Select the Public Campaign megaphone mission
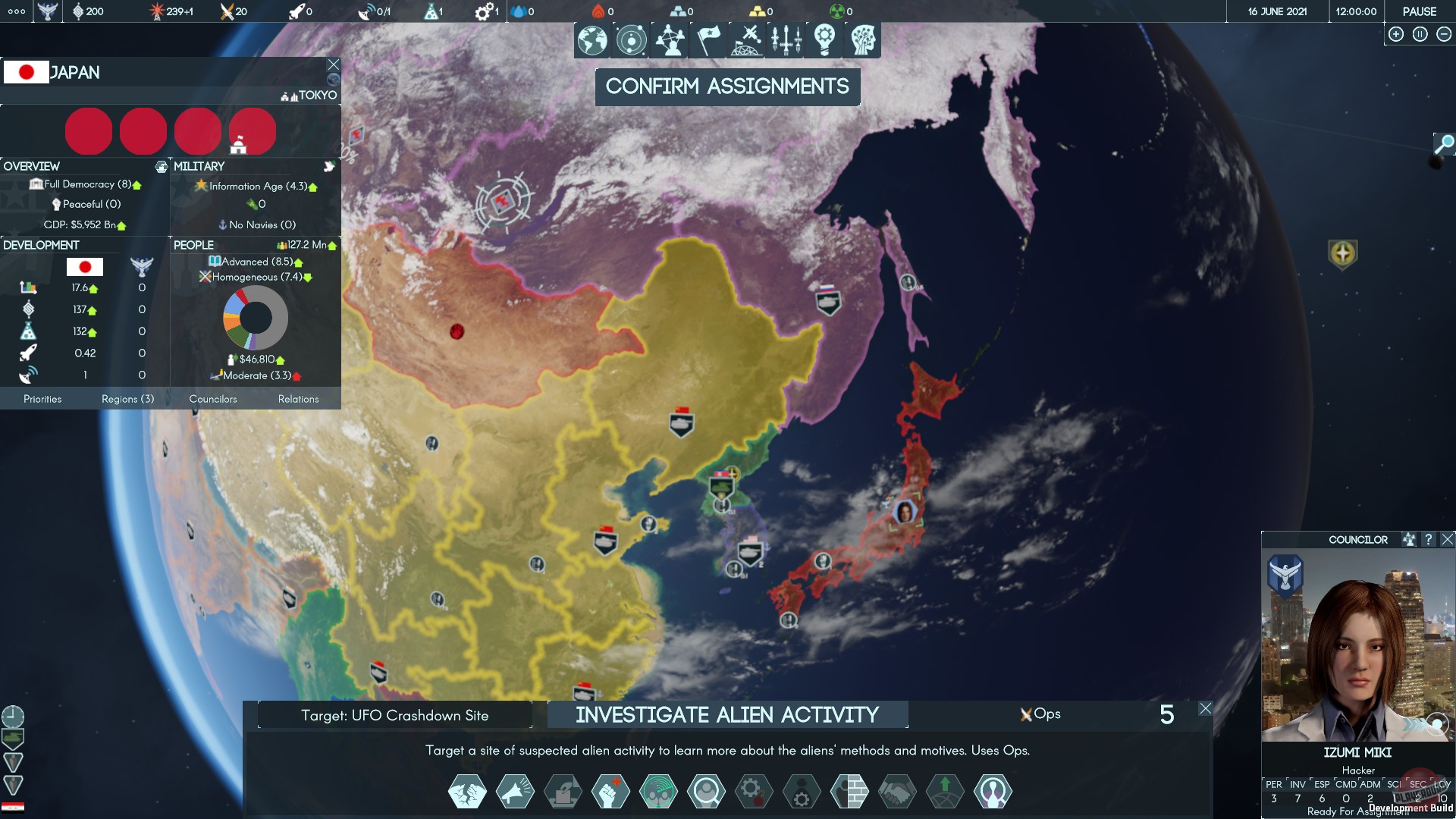The width and height of the screenshot is (1456, 819). click(513, 791)
